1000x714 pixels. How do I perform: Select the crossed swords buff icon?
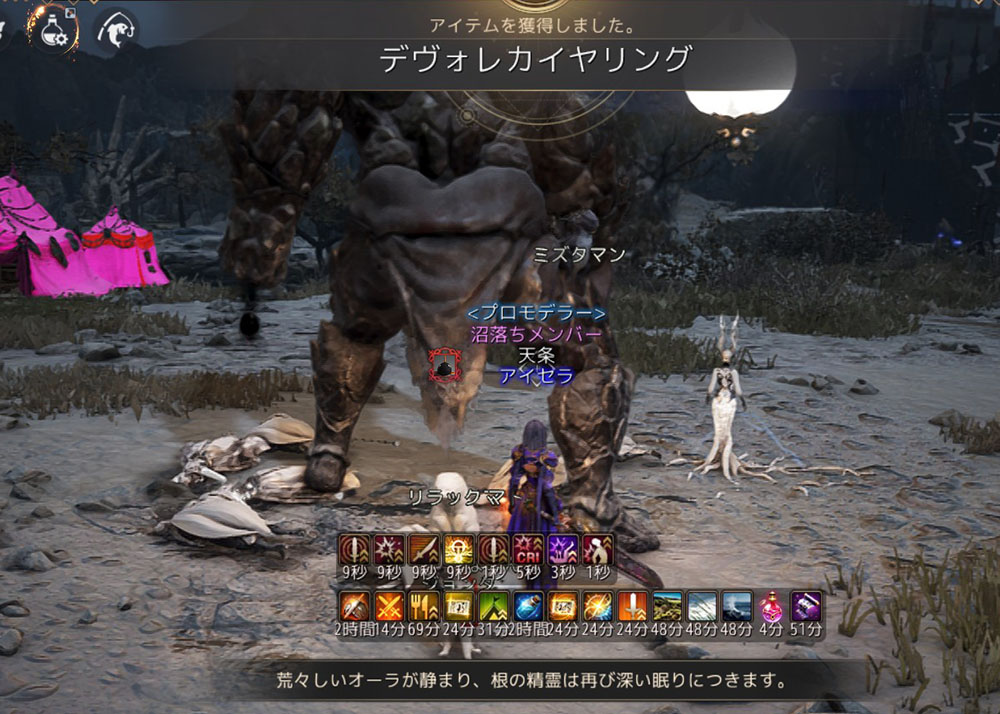click(x=389, y=606)
